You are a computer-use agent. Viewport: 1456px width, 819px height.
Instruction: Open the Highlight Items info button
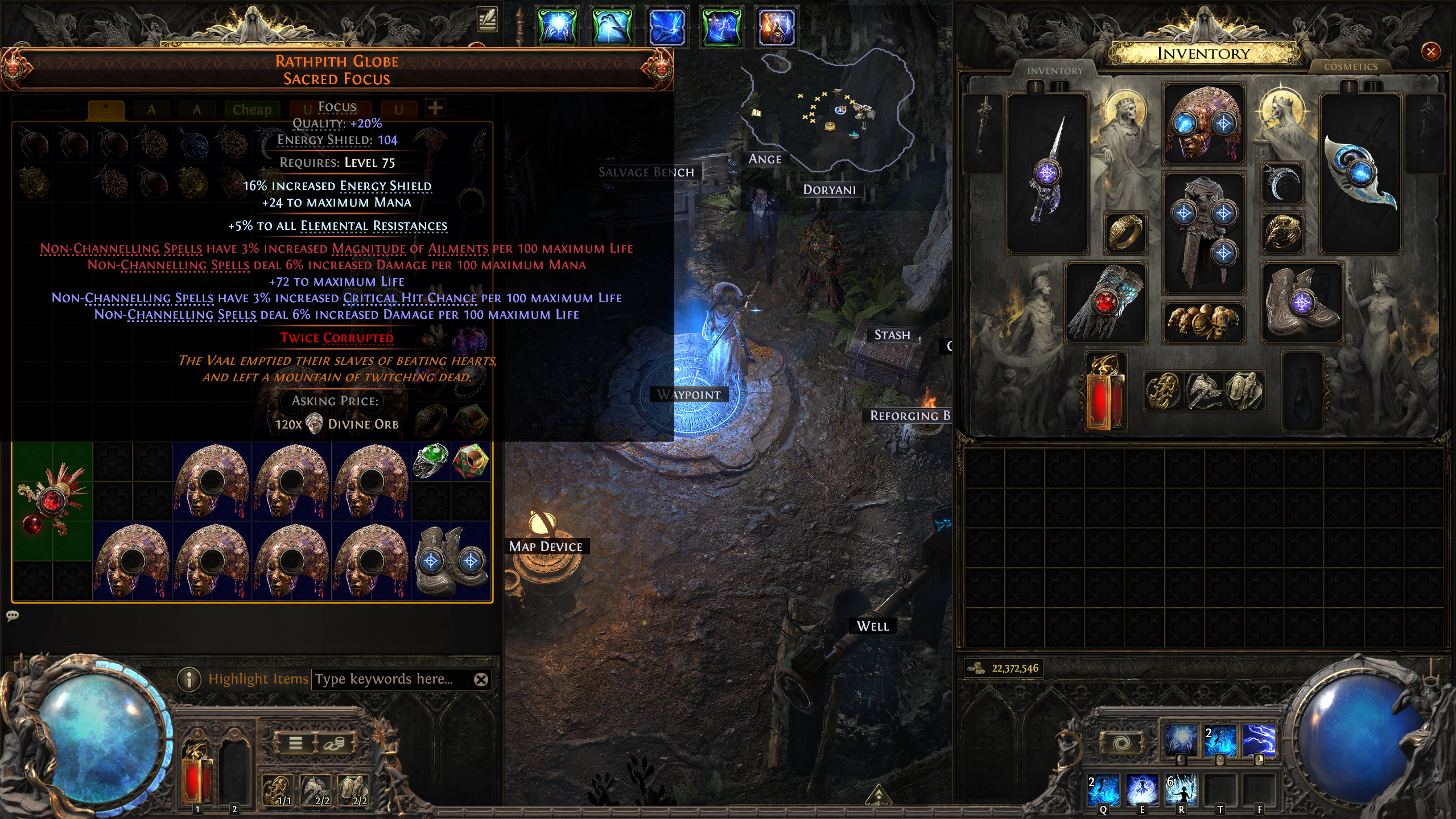(189, 679)
